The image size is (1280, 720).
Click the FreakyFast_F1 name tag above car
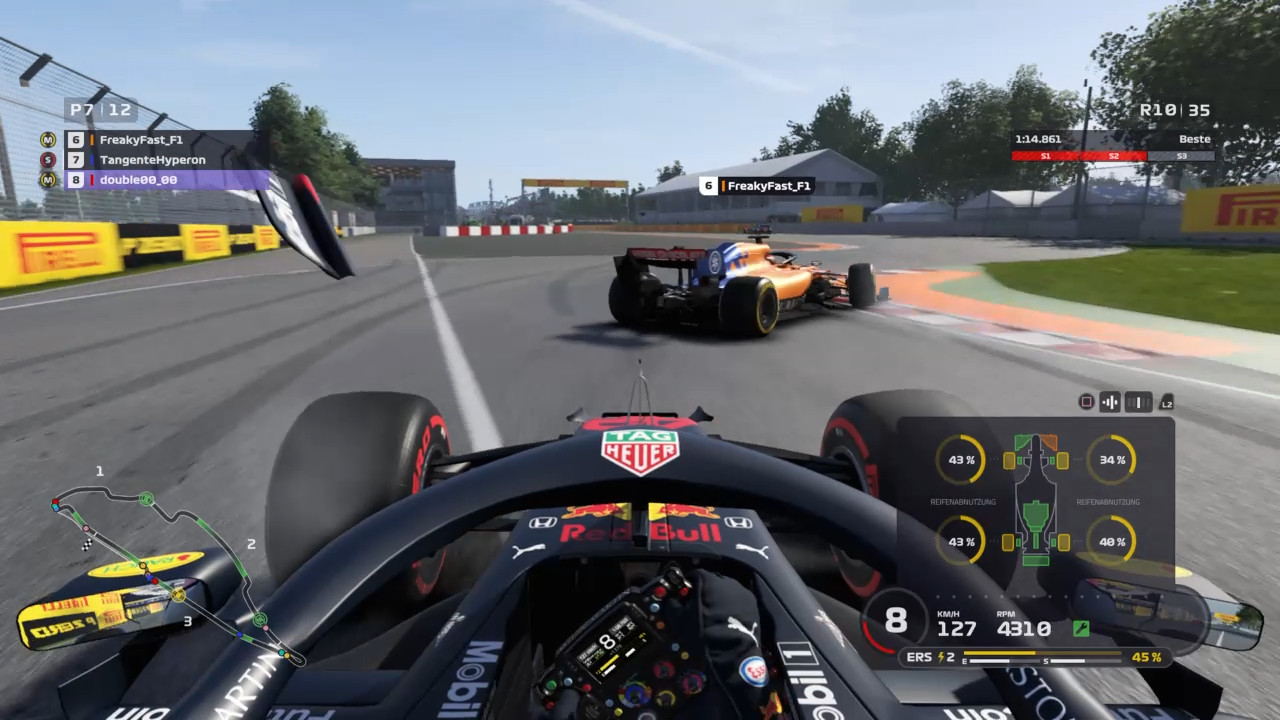(756, 186)
